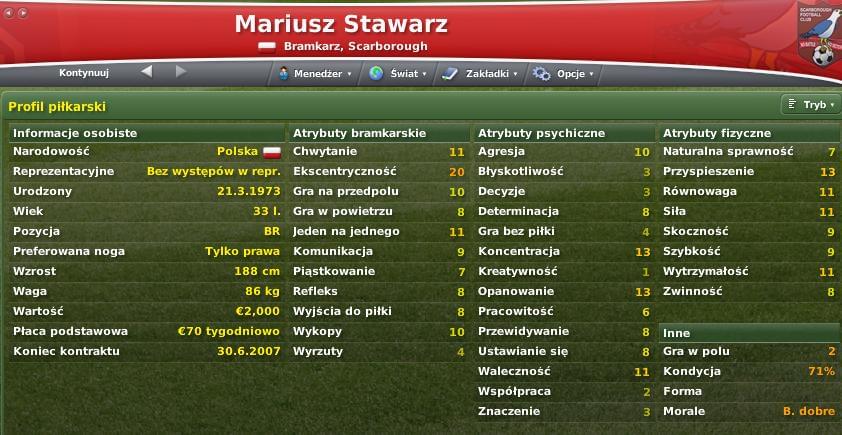Open the Tryb dropdown

[811, 104]
